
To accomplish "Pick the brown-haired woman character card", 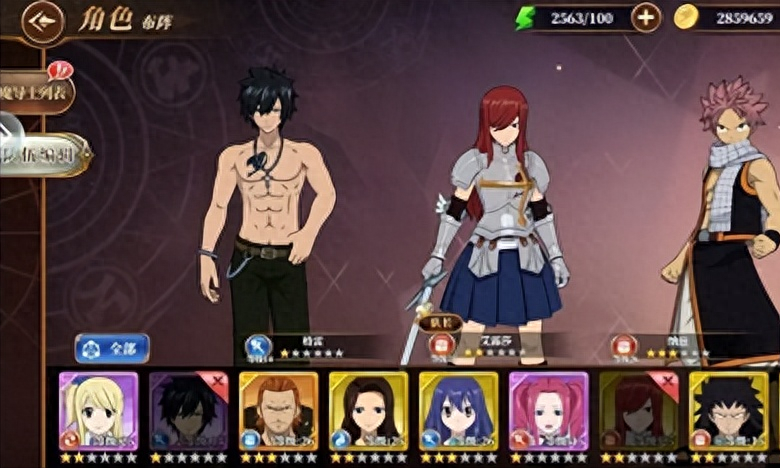I will click(x=368, y=410).
